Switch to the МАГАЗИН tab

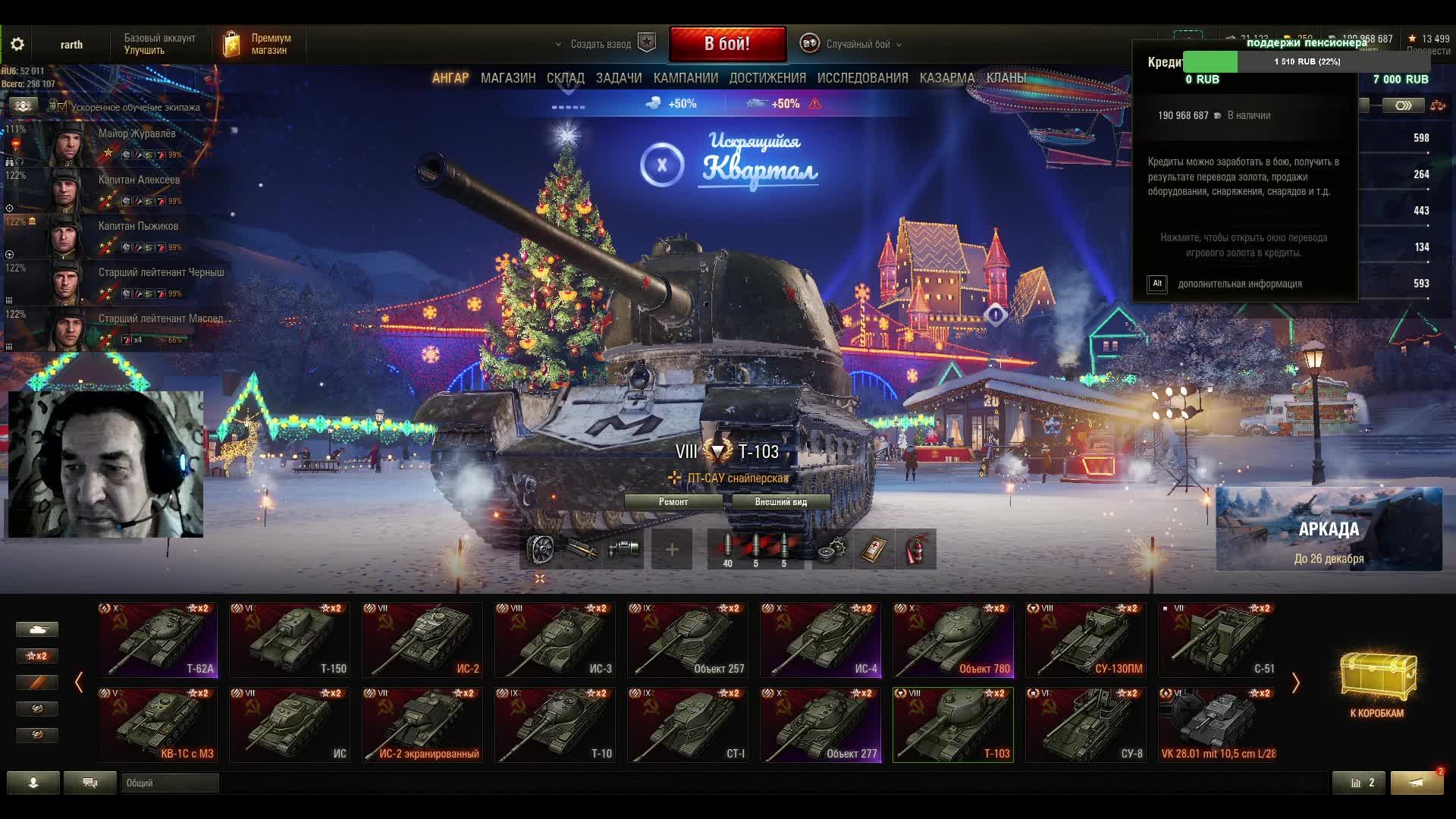coord(508,78)
